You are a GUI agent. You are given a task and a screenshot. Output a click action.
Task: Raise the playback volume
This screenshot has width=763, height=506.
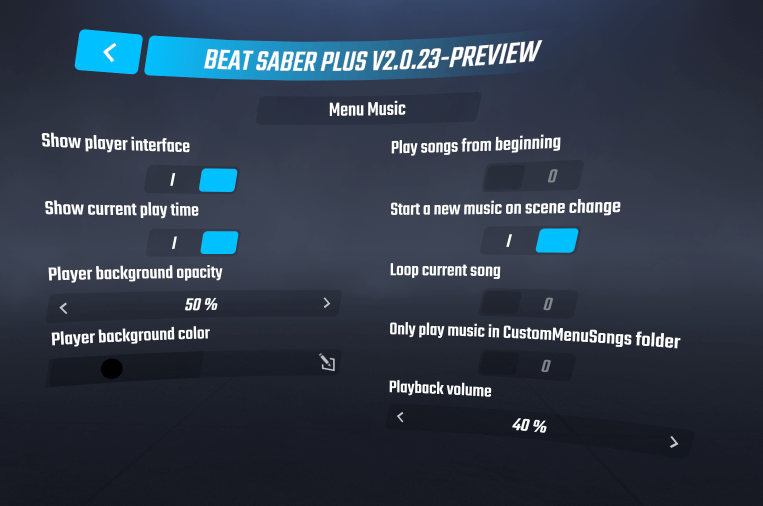point(674,442)
